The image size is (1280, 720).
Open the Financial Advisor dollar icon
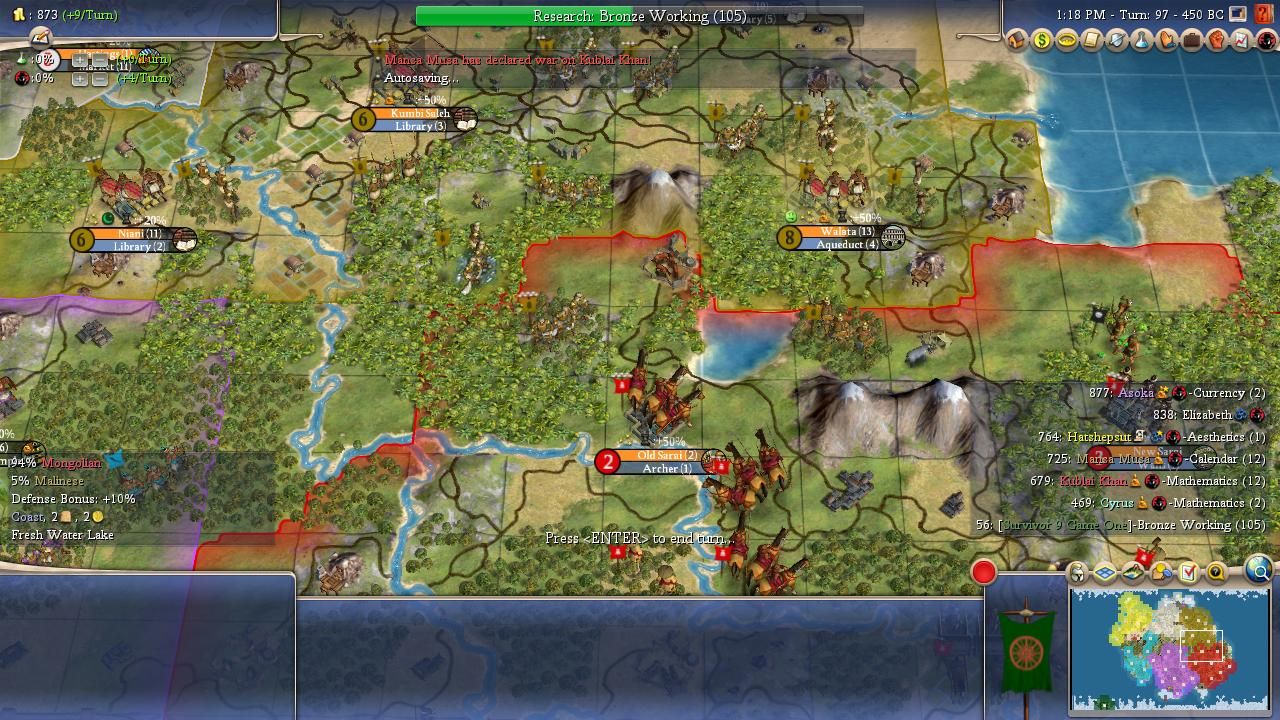click(1042, 41)
